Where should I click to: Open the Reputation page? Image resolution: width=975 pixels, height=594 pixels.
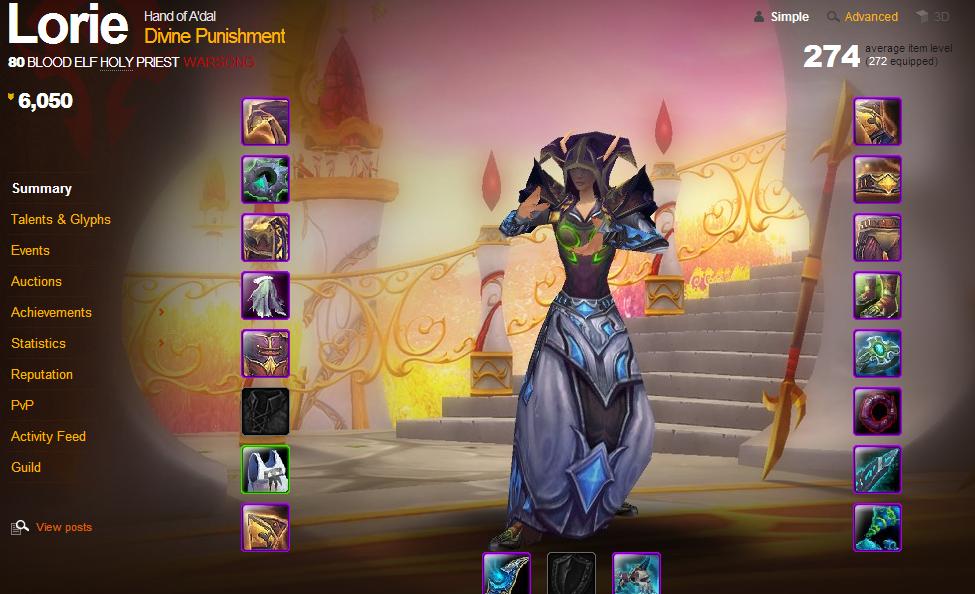pyautogui.click(x=42, y=374)
